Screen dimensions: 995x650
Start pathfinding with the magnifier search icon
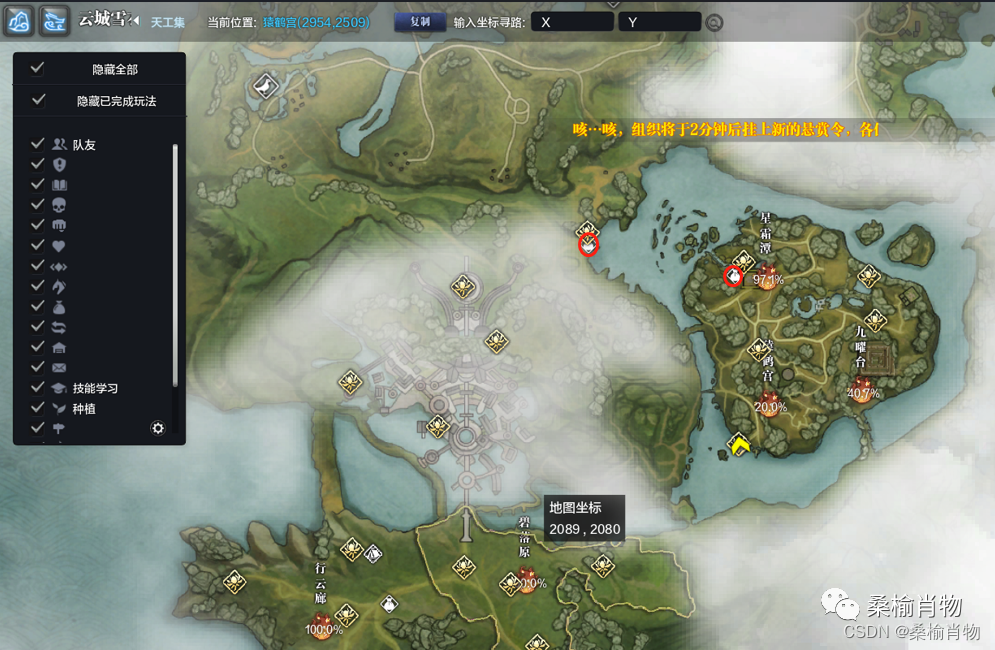click(x=714, y=22)
